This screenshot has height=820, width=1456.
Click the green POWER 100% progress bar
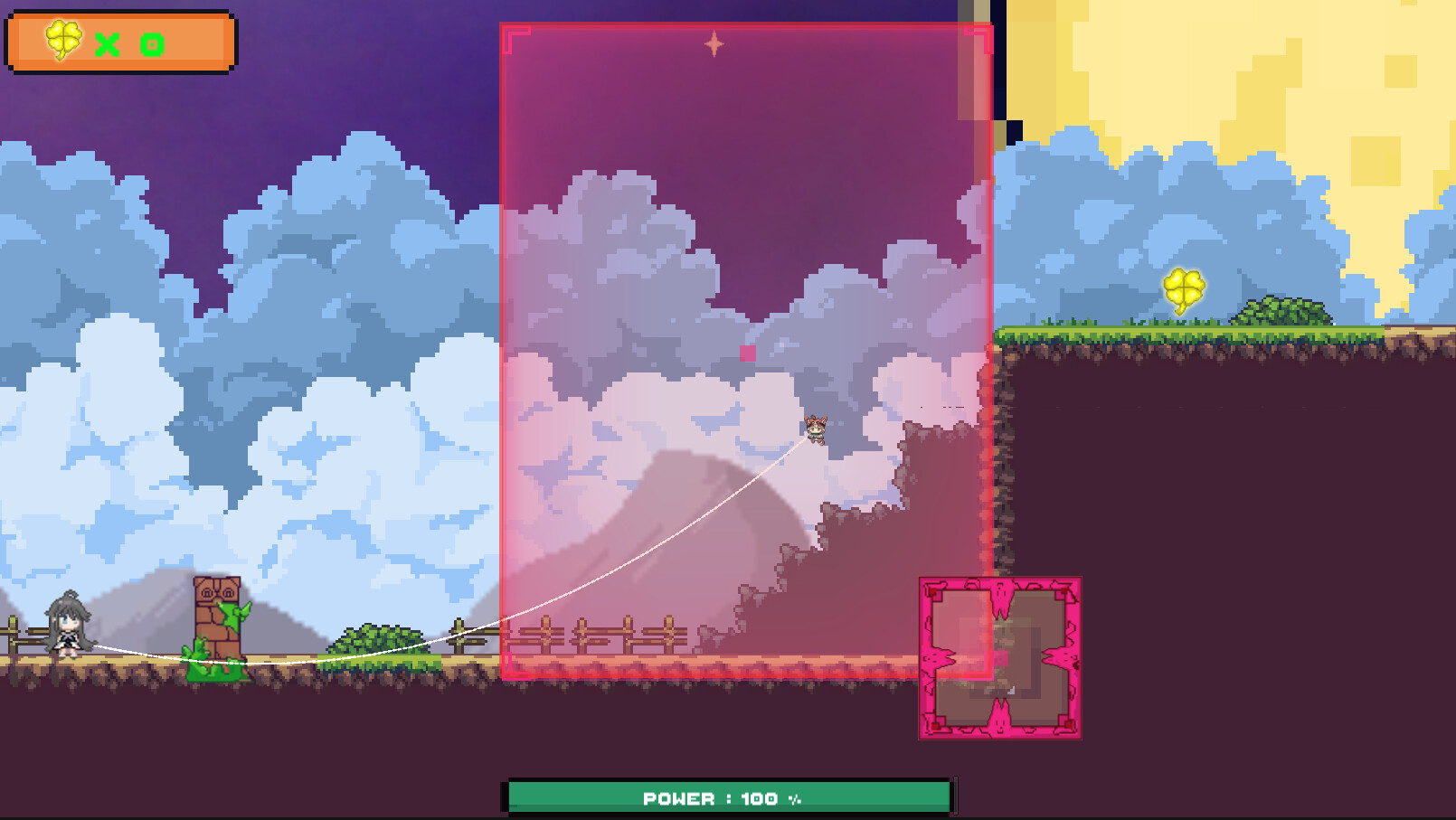point(729,797)
